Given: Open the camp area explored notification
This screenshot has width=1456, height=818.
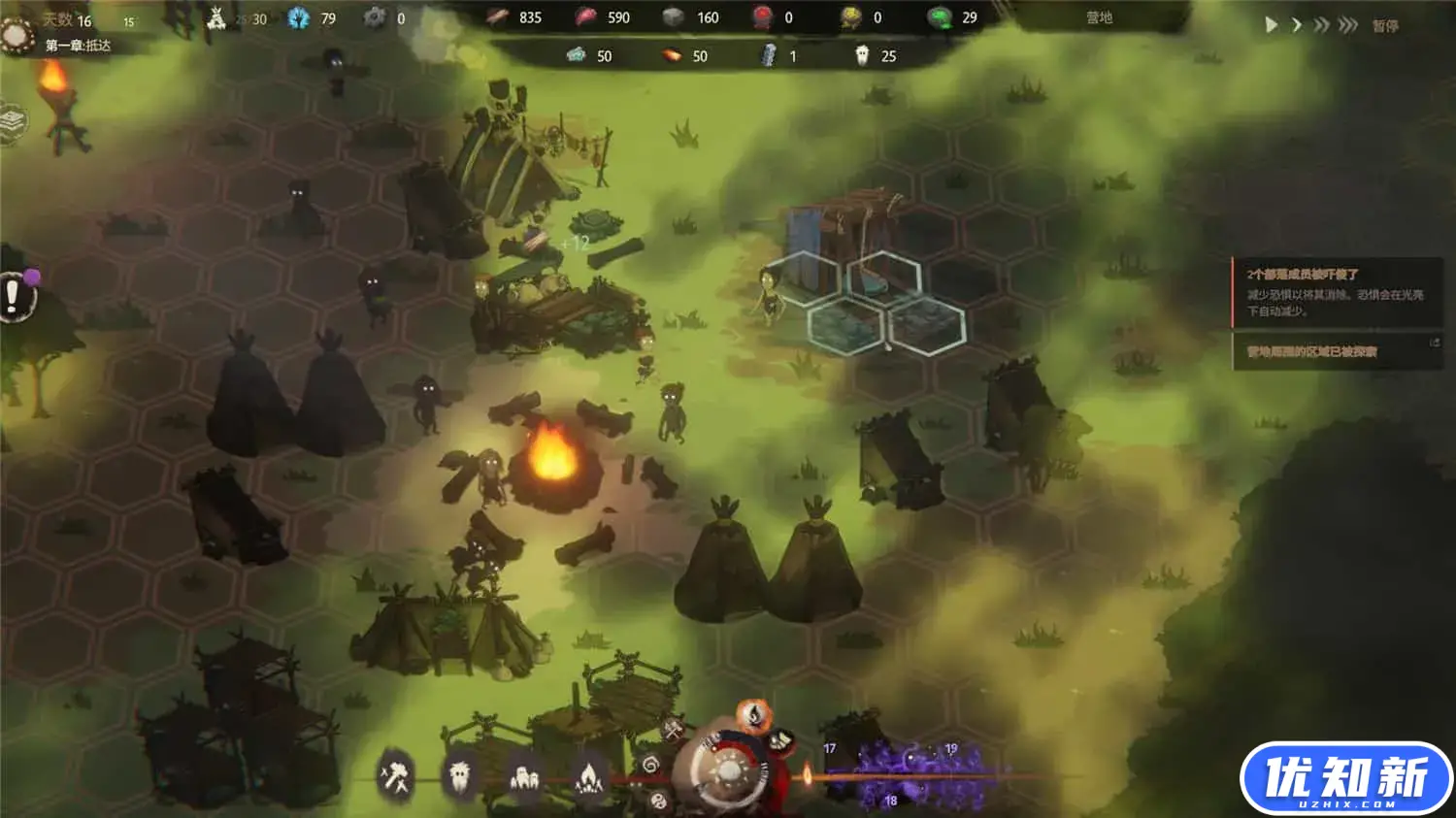Looking at the screenshot, I should pos(1336,351).
